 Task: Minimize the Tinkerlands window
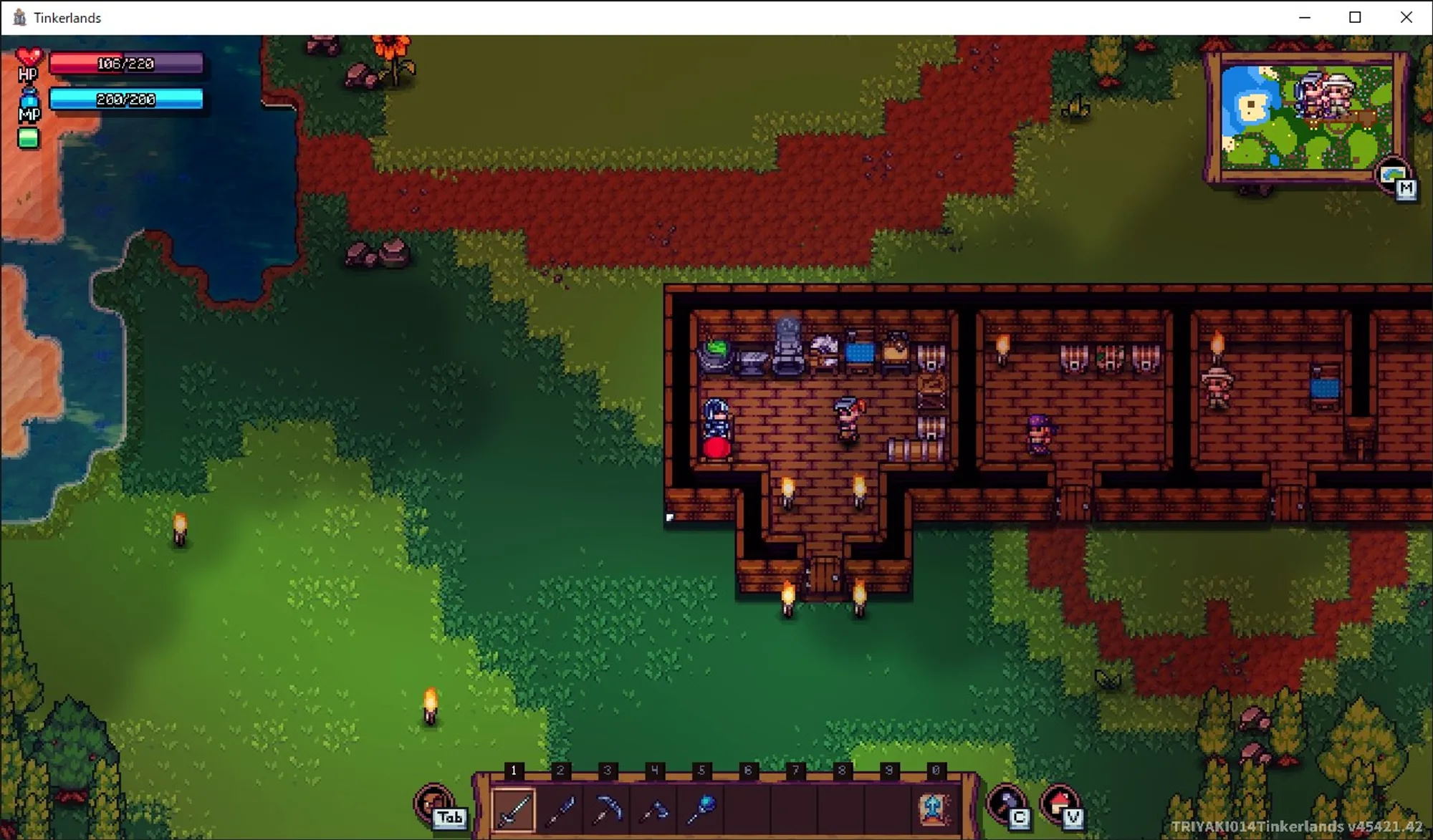(1305, 17)
